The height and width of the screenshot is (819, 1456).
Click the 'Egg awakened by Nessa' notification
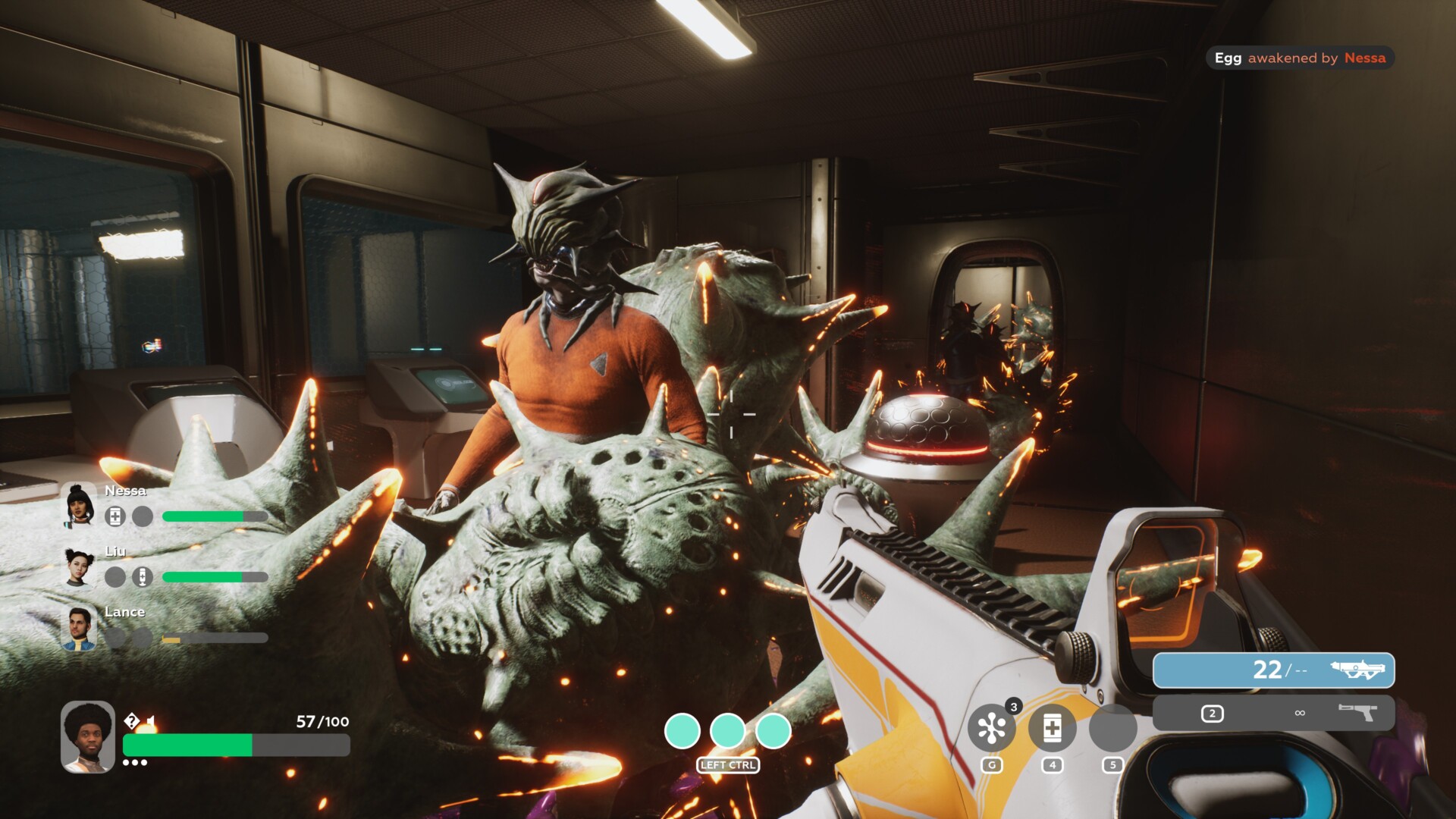(x=1300, y=58)
